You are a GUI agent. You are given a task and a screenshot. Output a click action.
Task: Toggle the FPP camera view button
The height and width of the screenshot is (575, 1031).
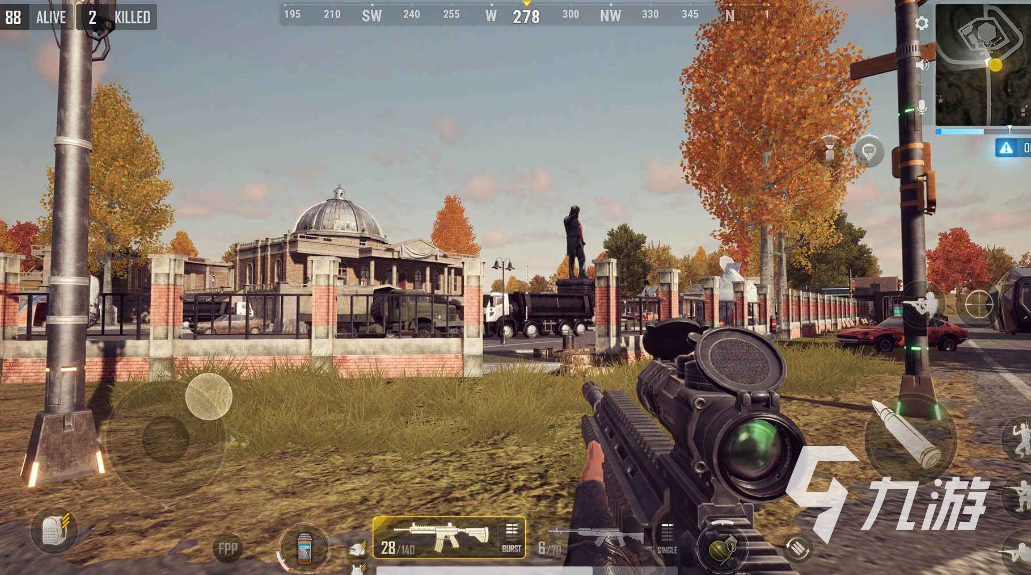(x=228, y=548)
